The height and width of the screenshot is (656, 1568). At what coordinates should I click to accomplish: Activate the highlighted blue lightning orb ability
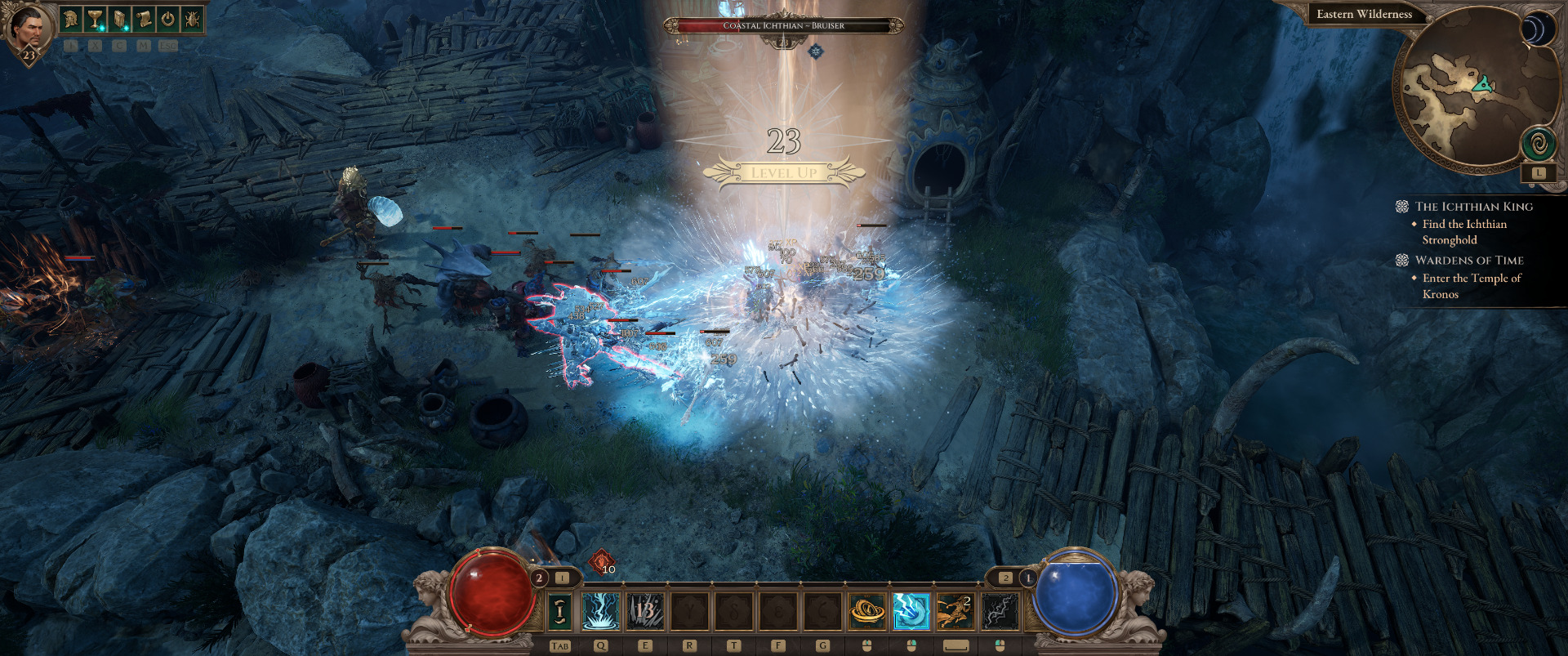[911, 611]
